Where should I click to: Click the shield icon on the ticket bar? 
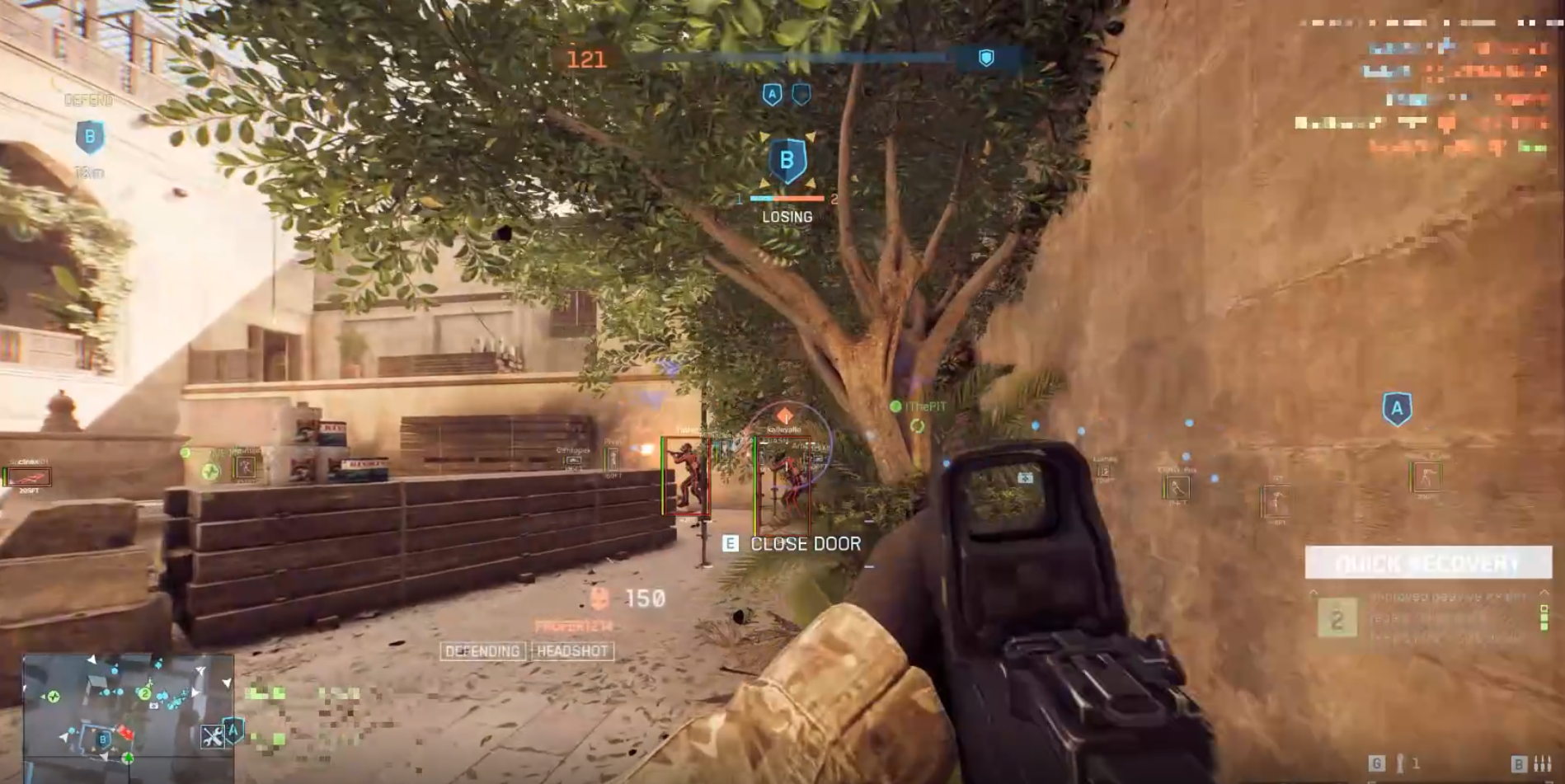click(x=985, y=58)
